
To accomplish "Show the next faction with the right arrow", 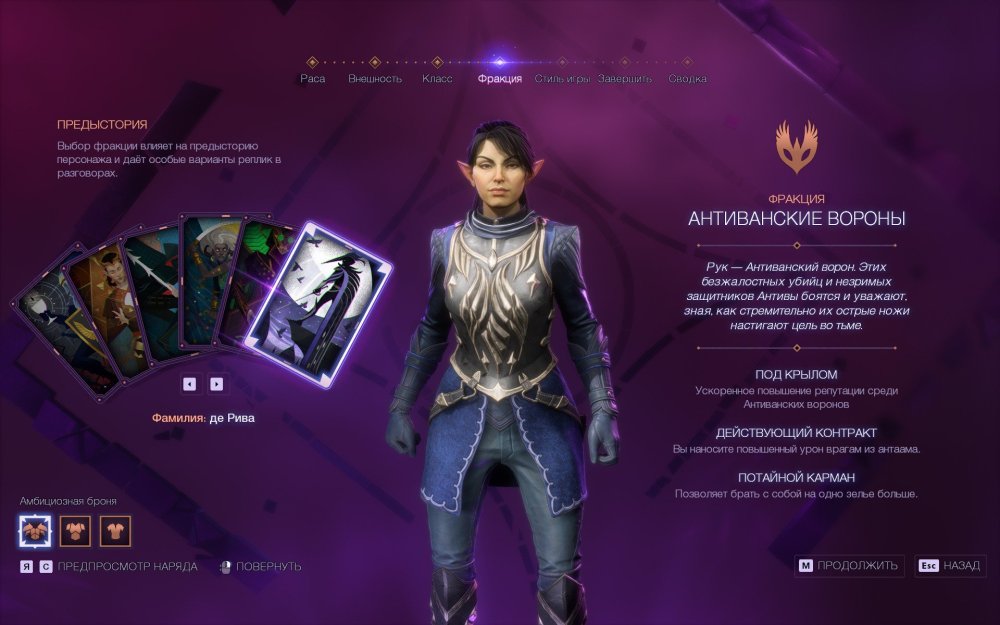I will (216, 383).
